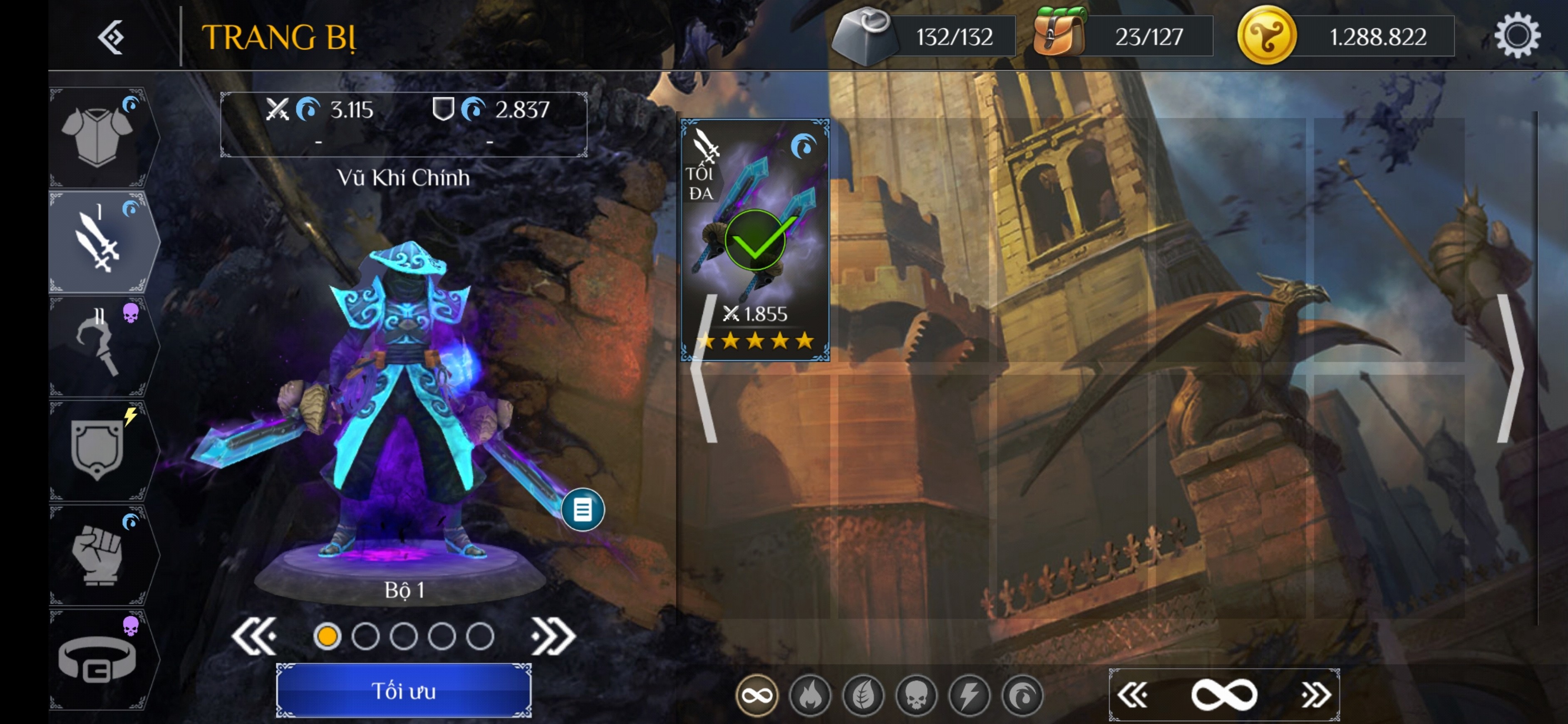Select the equipped dual swords card

point(755,240)
